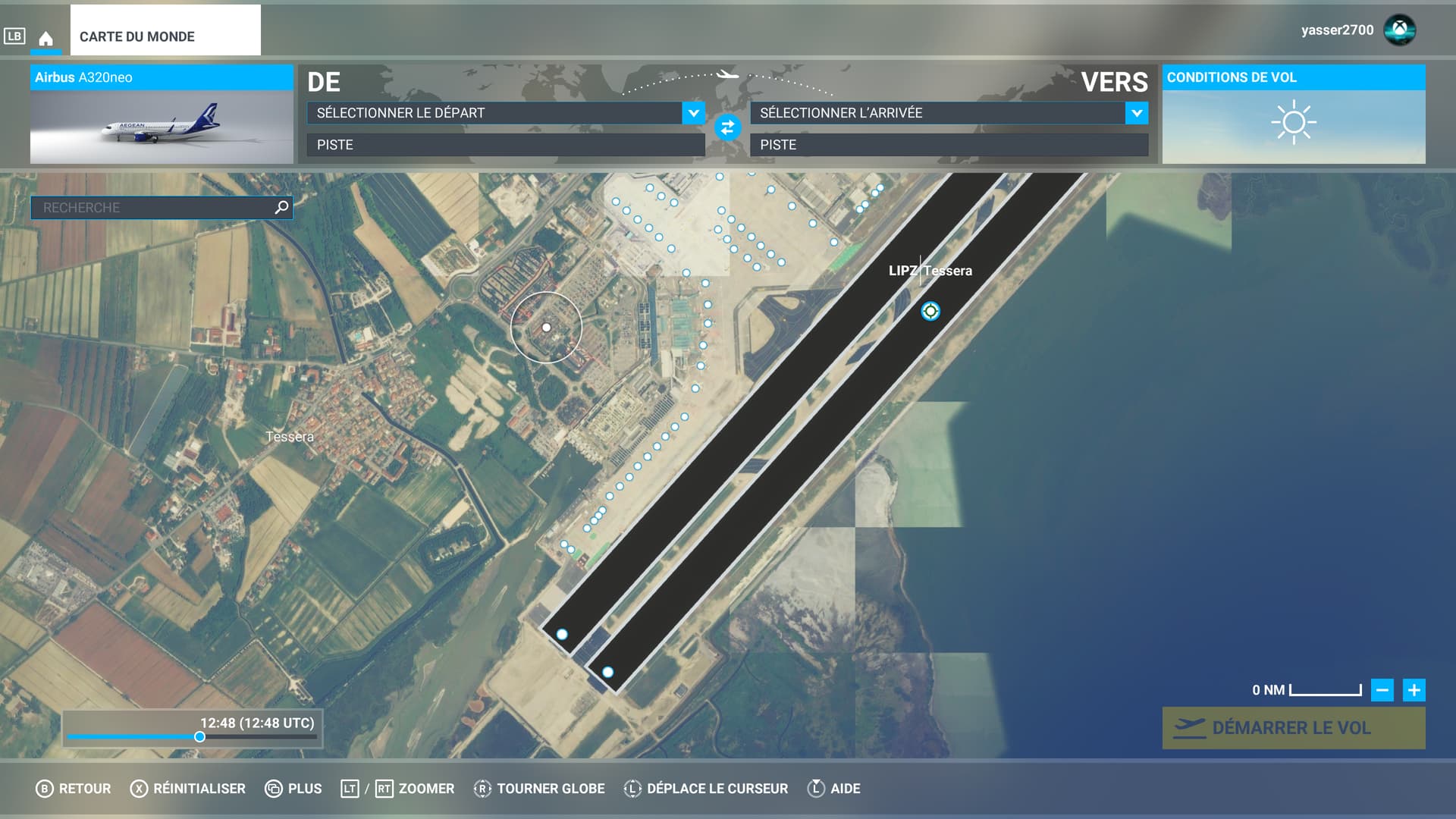Viewport: 1456px width, 819px height.
Task: Adjust the 12:48 UTC time slider
Action: click(199, 736)
